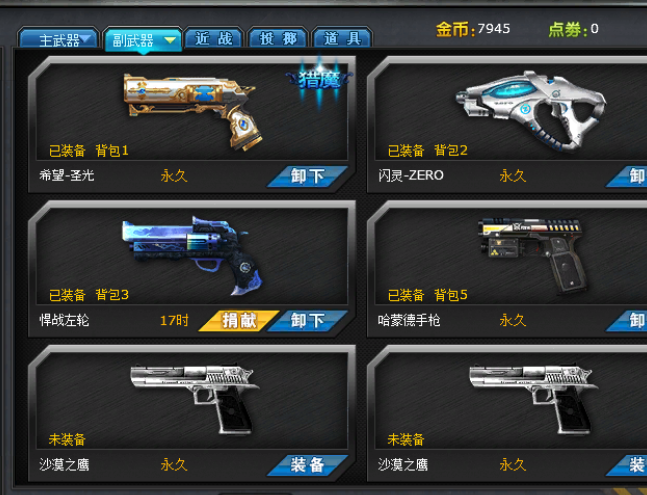Show the 投掷 throwables tab
Image resolution: width=647 pixels, height=495 pixels.
277,39
